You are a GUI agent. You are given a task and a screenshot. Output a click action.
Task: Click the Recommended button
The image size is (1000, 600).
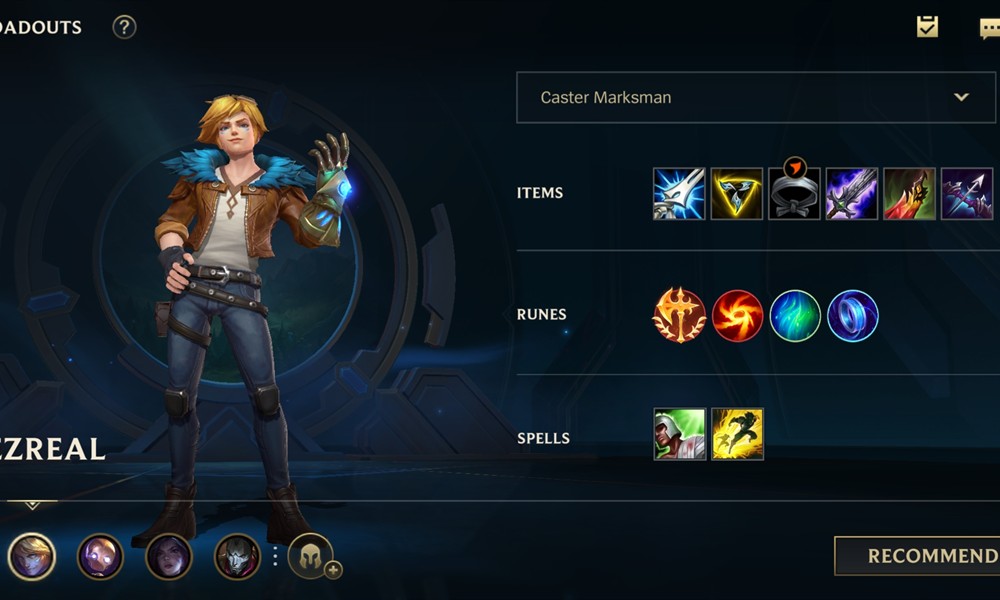(x=918, y=556)
